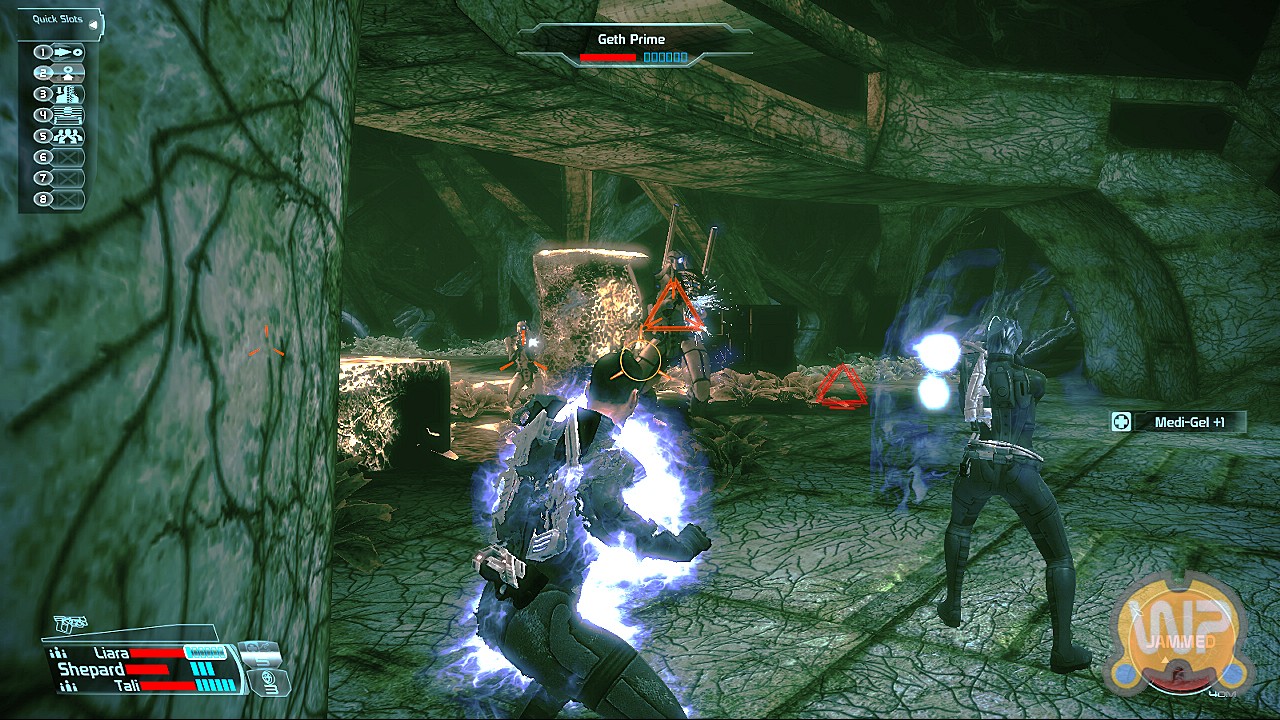Viewport: 1280px width, 720px height.
Task: Activate quick slot 1 ability
Action: pyautogui.click(x=62, y=52)
